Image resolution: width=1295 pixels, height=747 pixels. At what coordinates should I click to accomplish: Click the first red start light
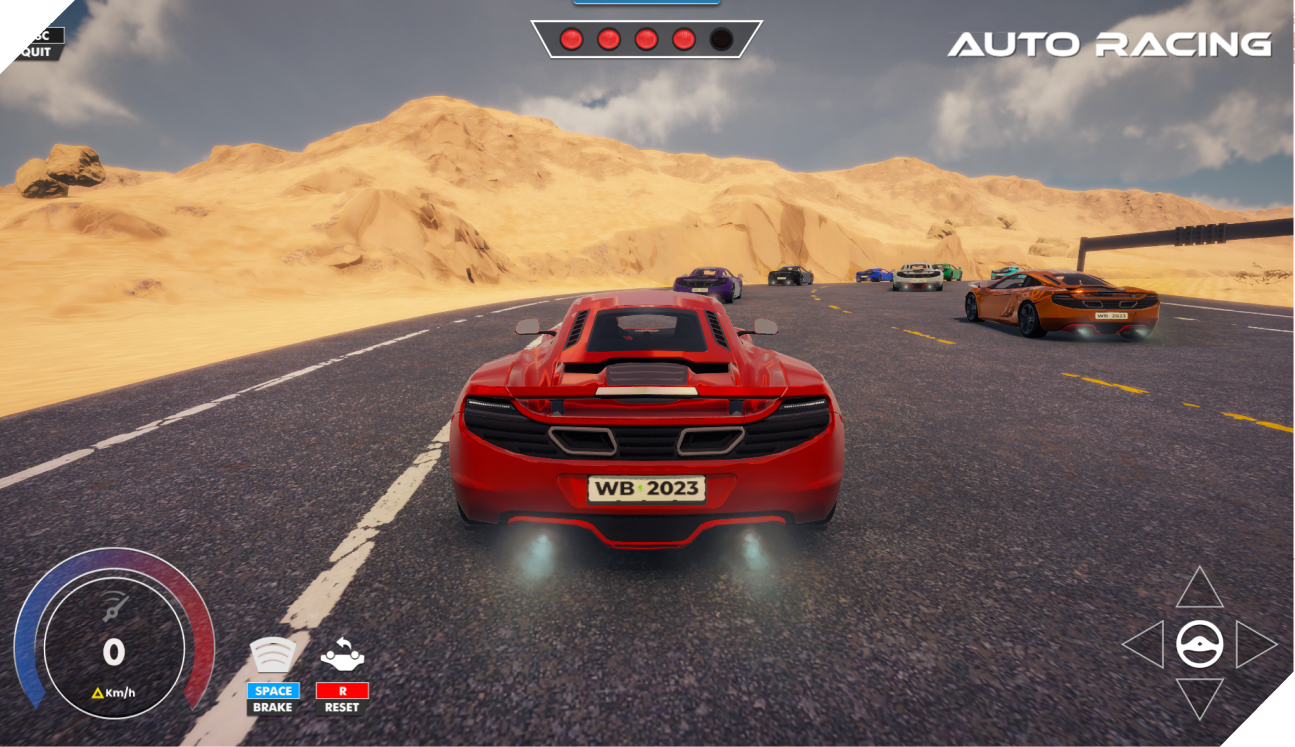pos(573,39)
